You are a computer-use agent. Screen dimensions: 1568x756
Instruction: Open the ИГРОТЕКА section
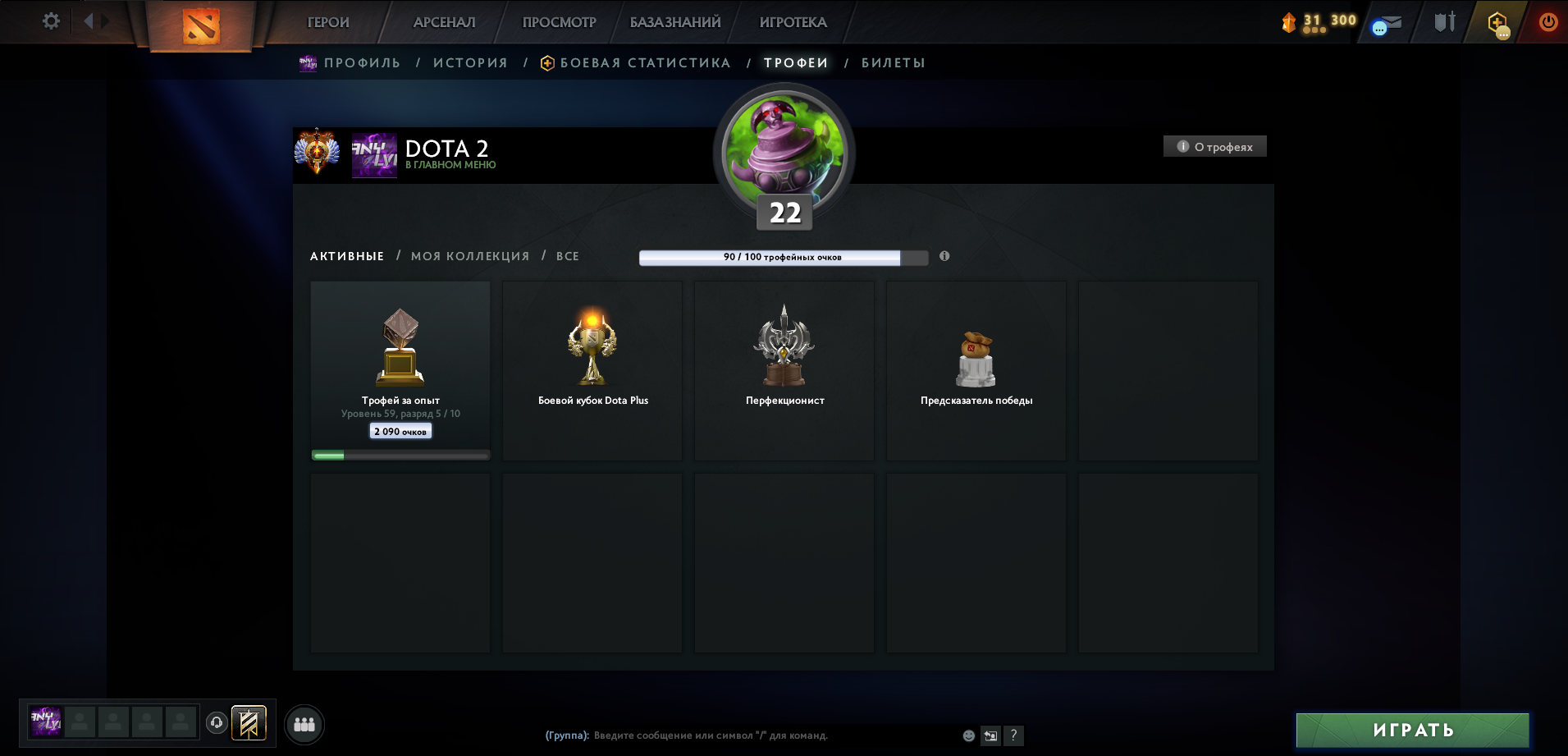click(793, 22)
